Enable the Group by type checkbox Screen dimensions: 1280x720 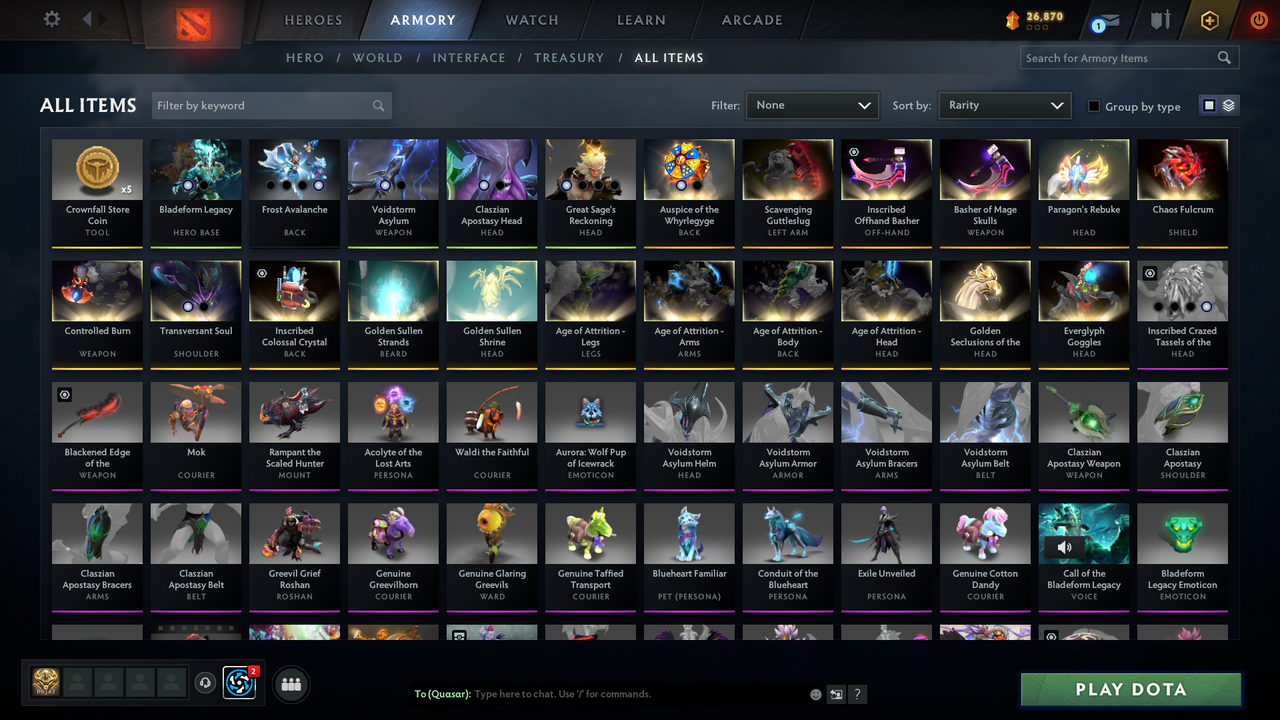tap(1096, 106)
